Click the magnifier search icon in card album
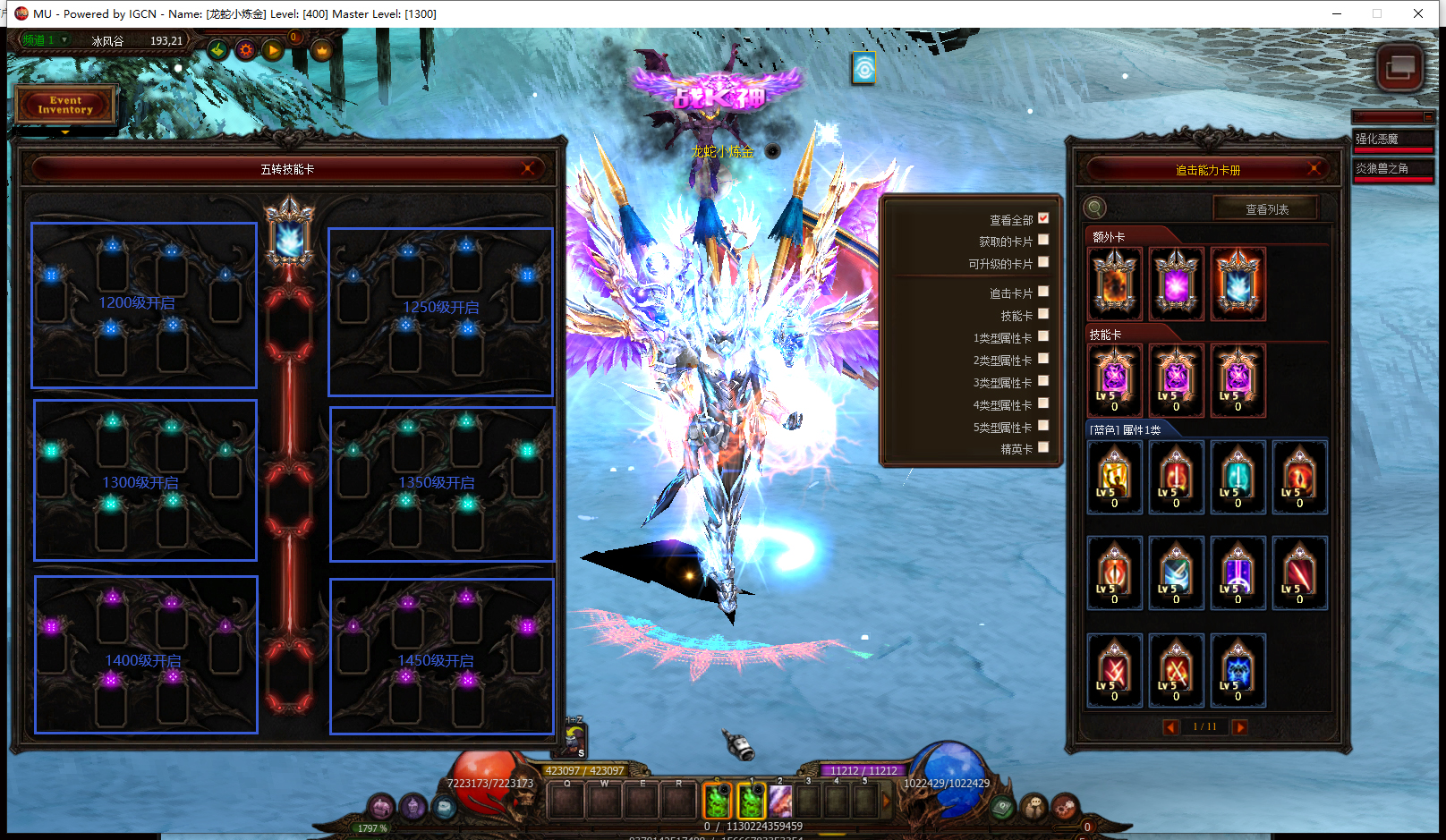Image resolution: width=1446 pixels, height=840 pixels. click(x=1094, y=208)
